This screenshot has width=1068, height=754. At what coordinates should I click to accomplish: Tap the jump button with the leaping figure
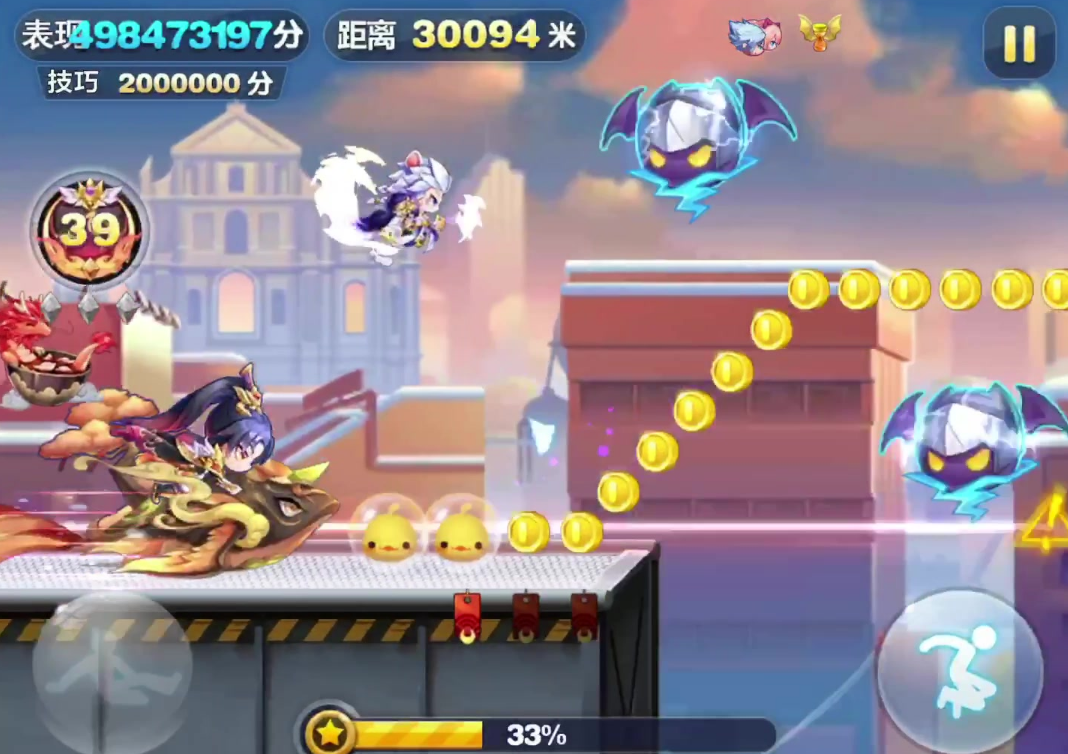coord(959,670)
